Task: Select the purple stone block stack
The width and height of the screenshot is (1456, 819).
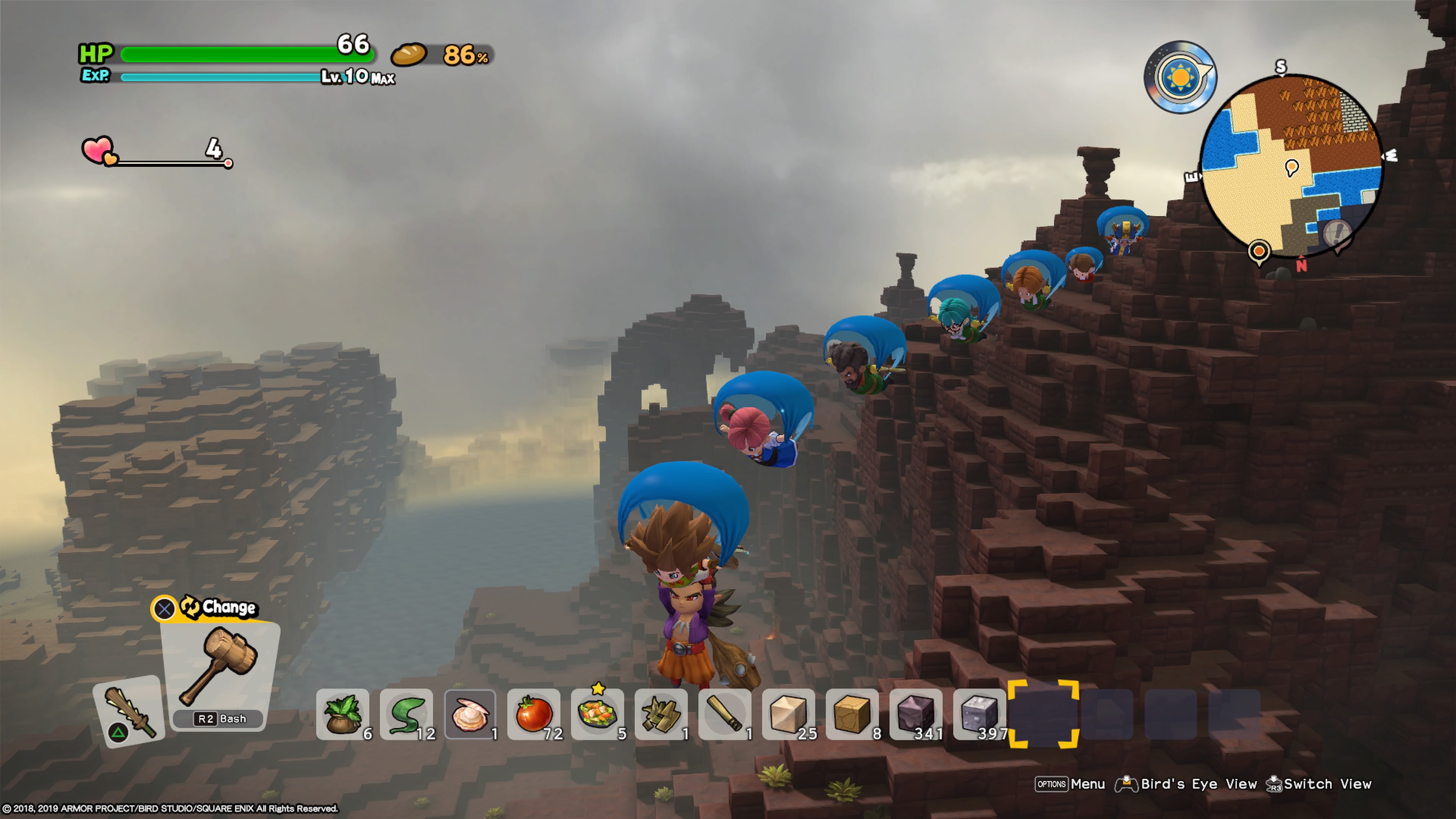Action: (x=916, y=714)
